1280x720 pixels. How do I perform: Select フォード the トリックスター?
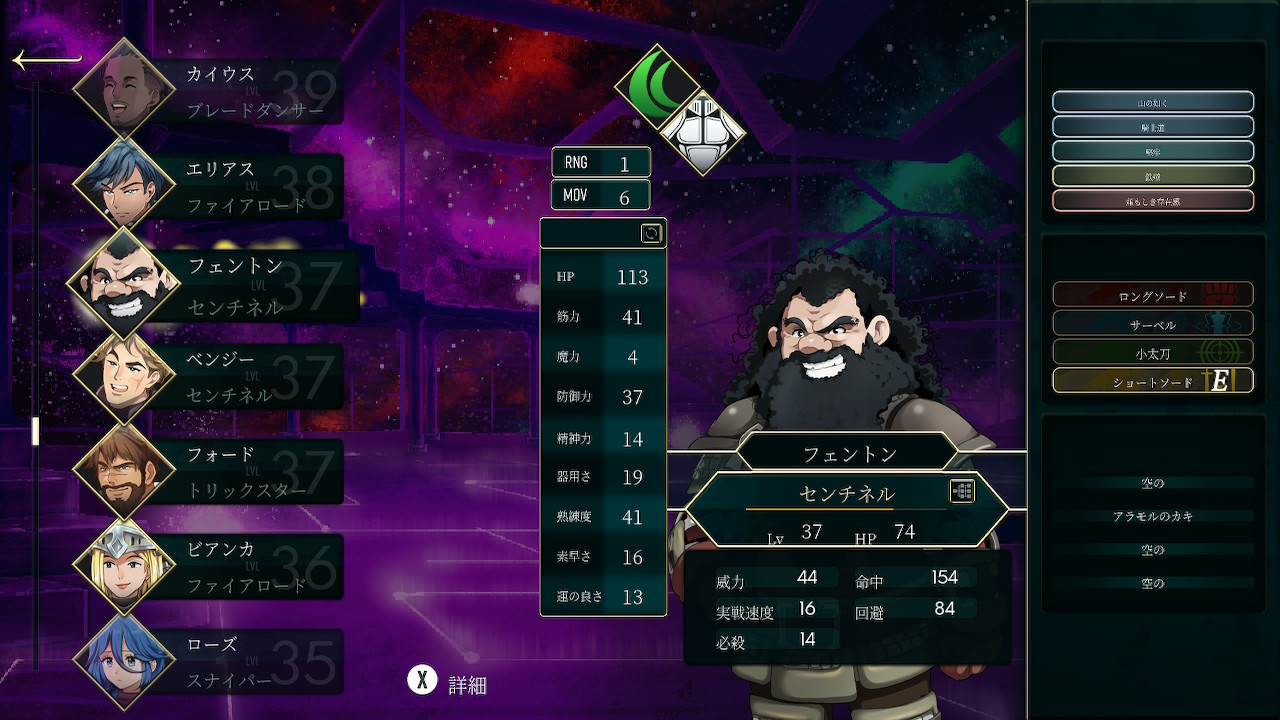pos(210,472)
